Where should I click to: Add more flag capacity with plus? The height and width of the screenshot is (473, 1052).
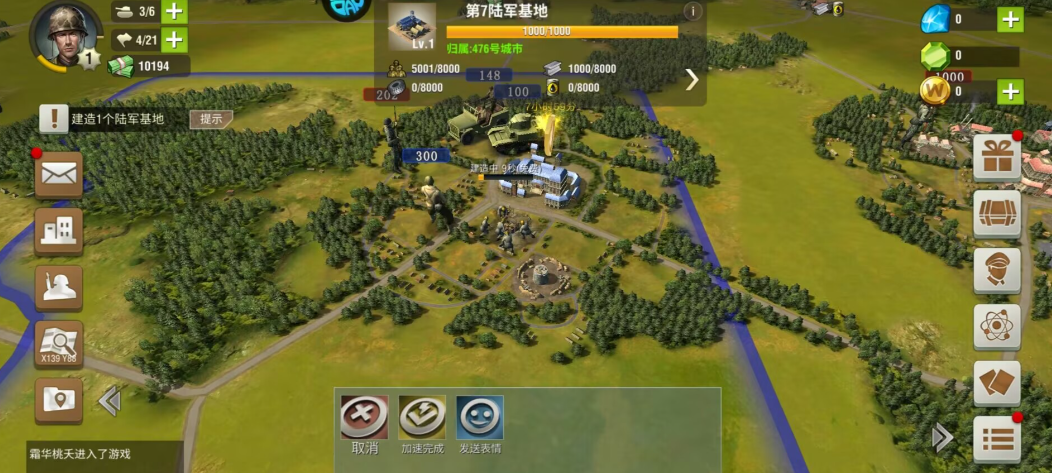(x=174, y=40)
